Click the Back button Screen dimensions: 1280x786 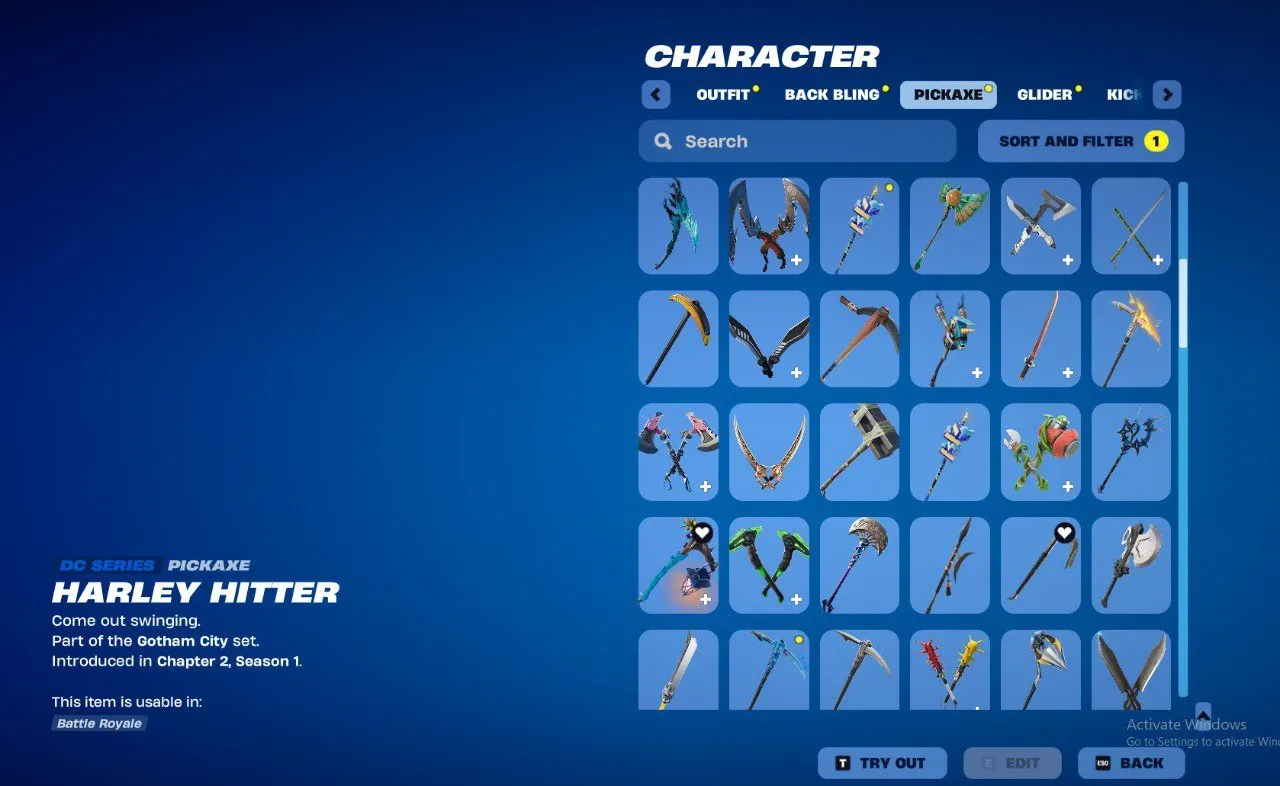pos(1132,763)
